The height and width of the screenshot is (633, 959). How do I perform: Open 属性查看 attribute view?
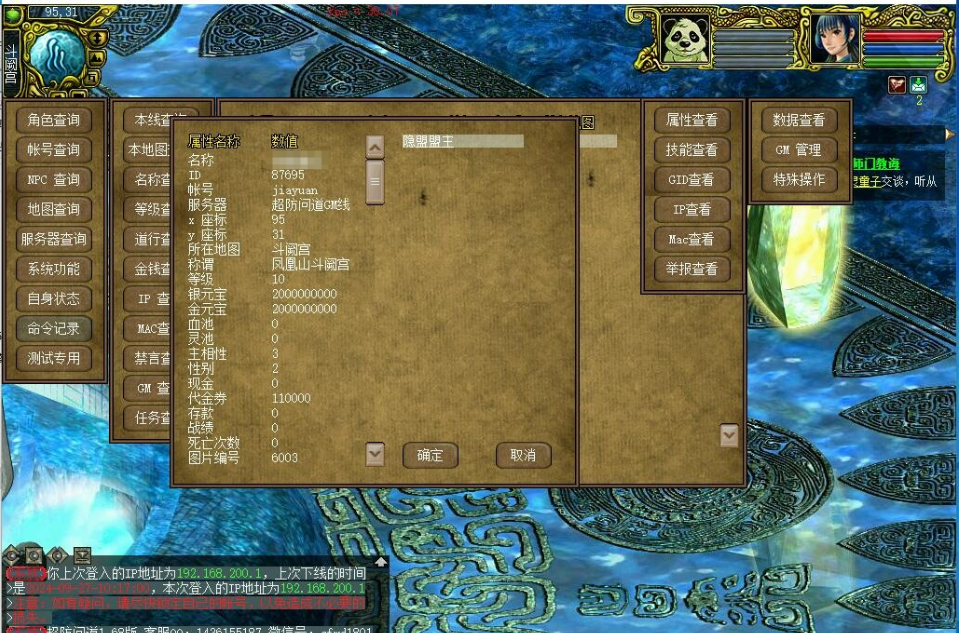pyautogui.click(x=692, y=120)
